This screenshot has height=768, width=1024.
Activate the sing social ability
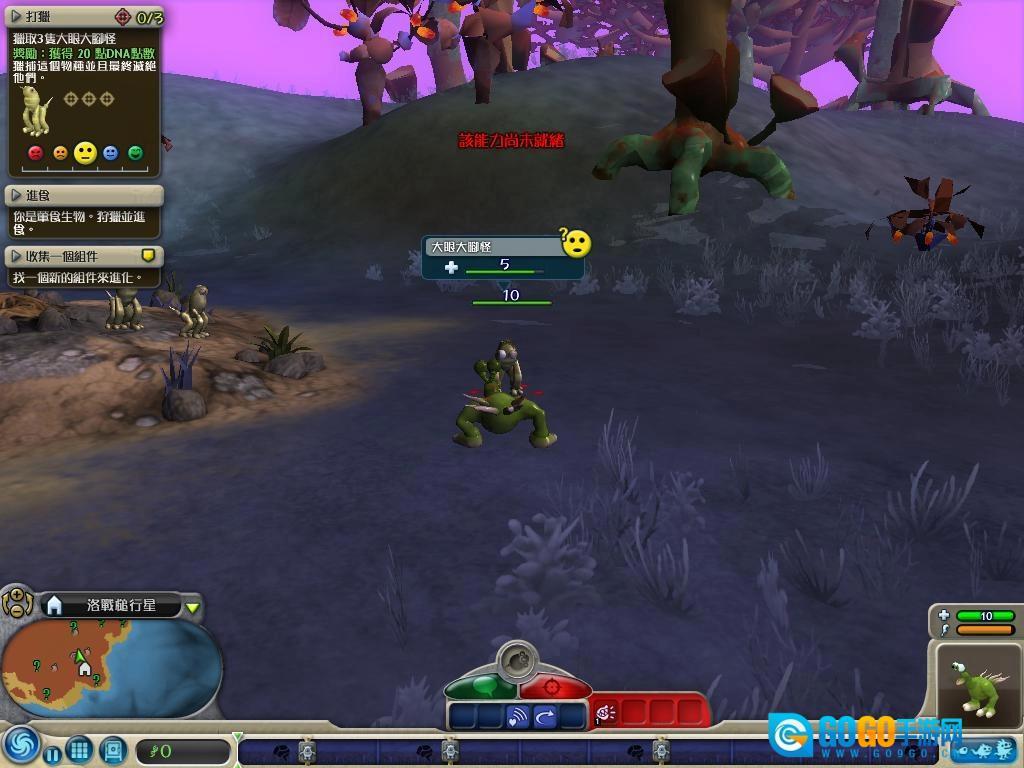pyautogui.click(x=517, y=716)
